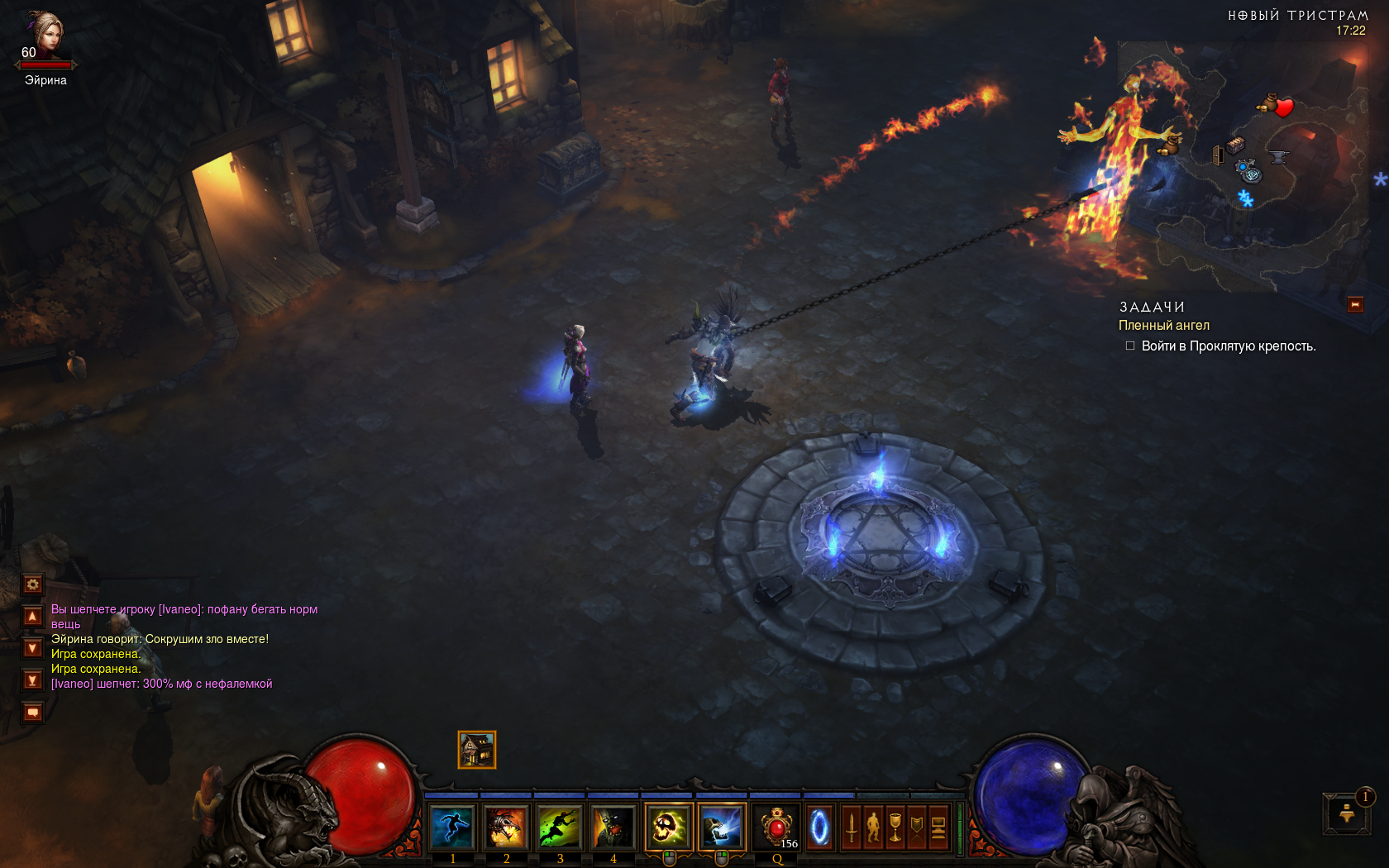The width and height of the screenshot is (1389, 868).
Task: Select the yellow flaming skull skill
Action: click(x=668, y=827)
